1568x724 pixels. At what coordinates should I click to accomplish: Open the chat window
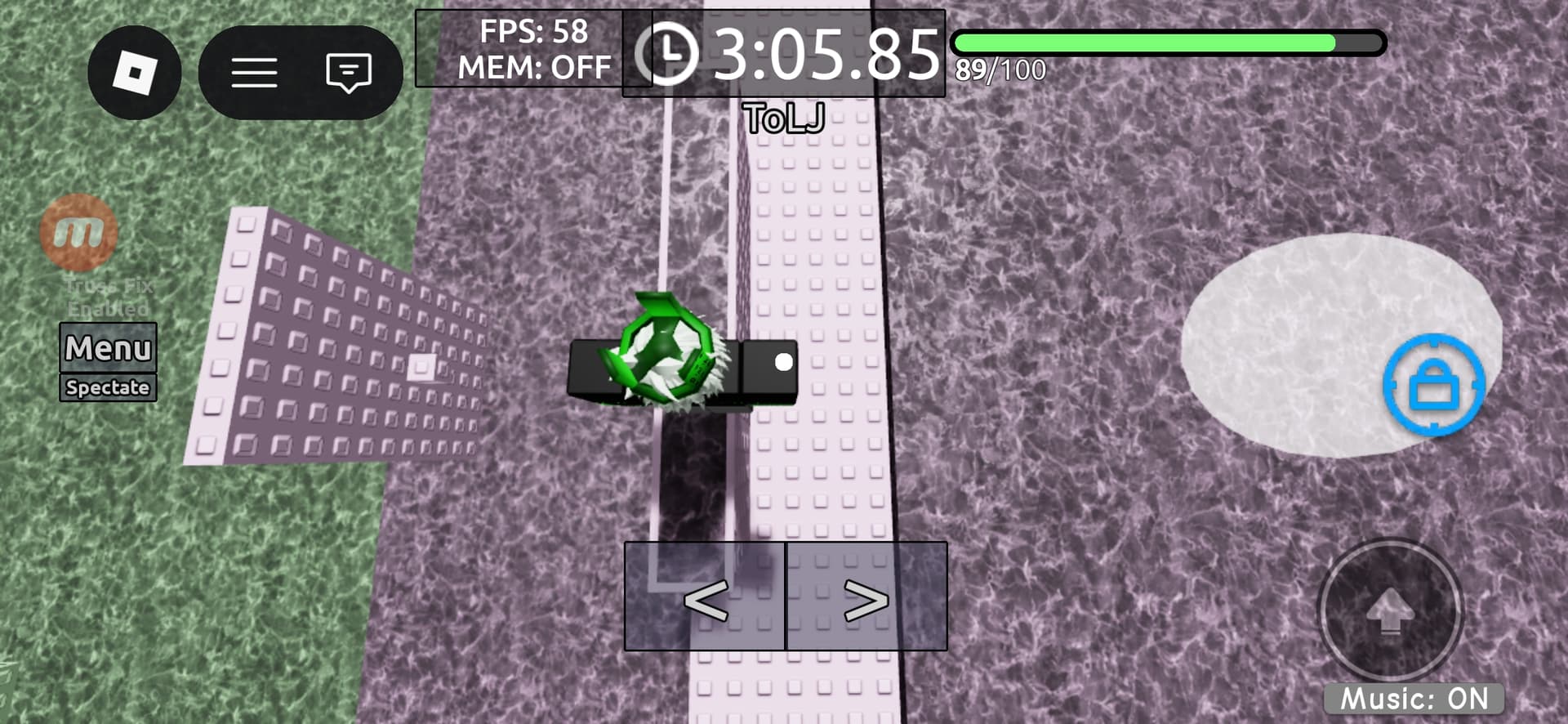(349, 73)
